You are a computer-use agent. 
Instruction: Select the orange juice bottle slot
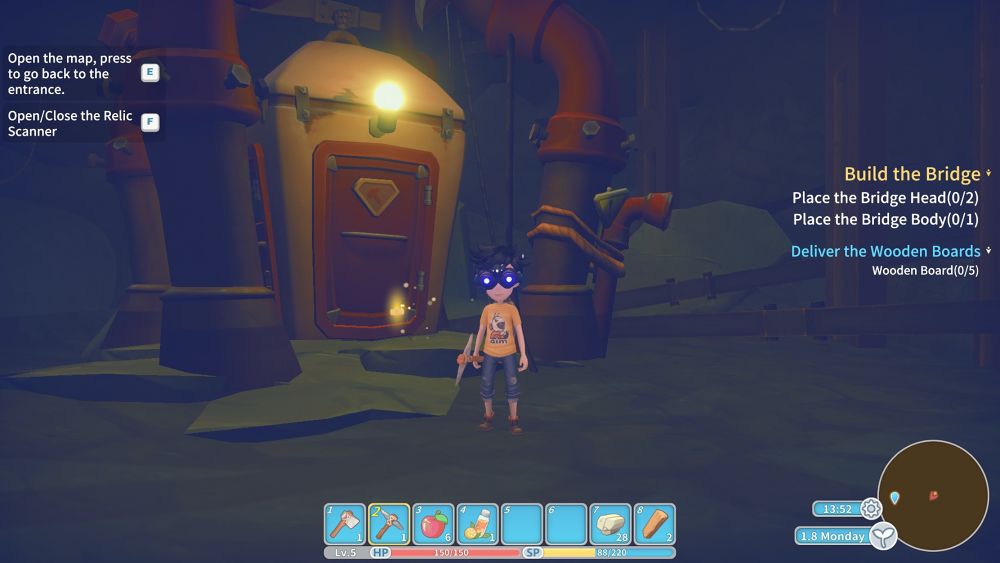(477, 523)
